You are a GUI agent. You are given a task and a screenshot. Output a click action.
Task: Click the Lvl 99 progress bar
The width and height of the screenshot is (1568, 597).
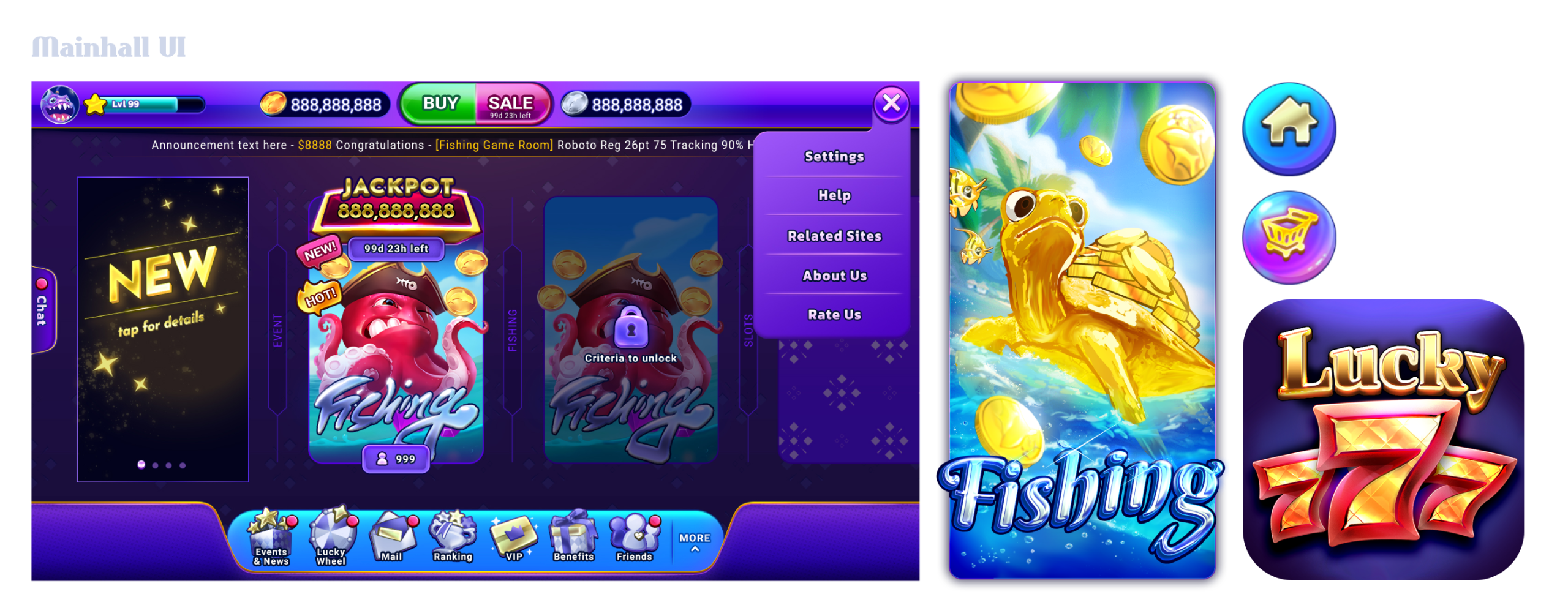(x=150, y=104)
